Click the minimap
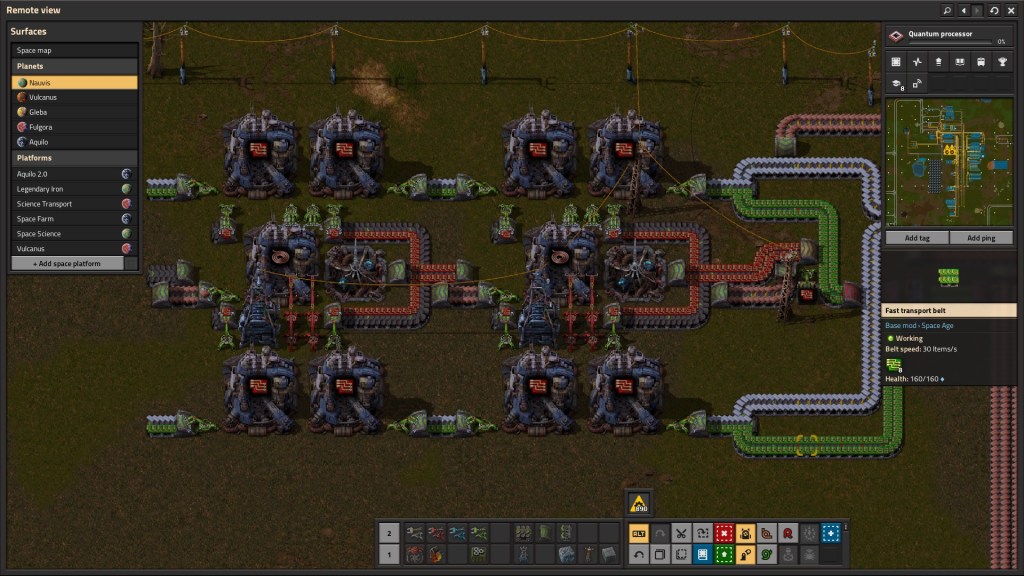 950,162
